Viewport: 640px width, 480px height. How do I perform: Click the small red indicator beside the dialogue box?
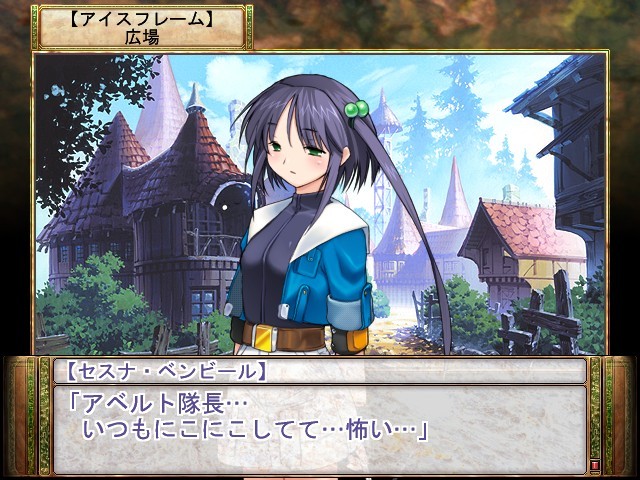(596, 466)
